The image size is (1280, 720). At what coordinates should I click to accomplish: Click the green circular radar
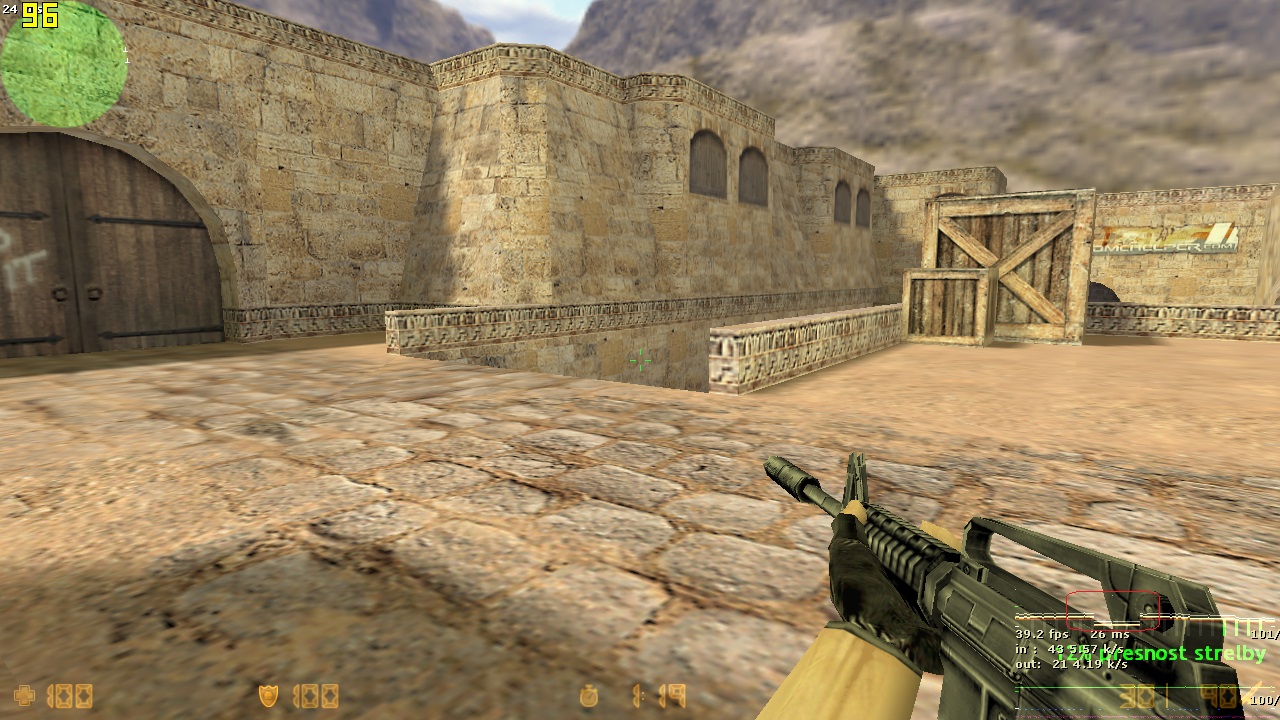(x=64, y=64)
